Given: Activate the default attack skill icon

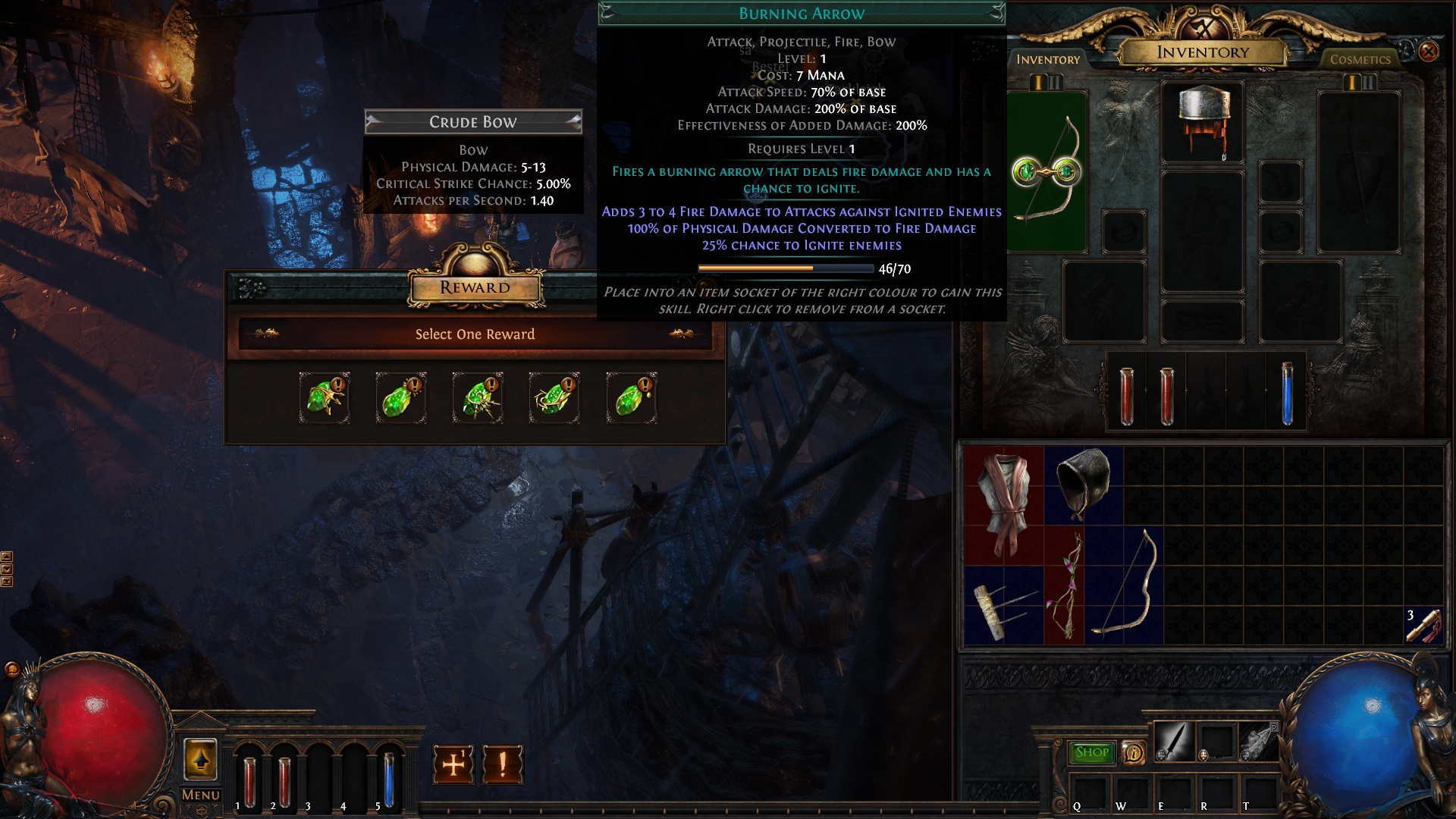Looking at the screenshot, I should tap(1173, 741).
